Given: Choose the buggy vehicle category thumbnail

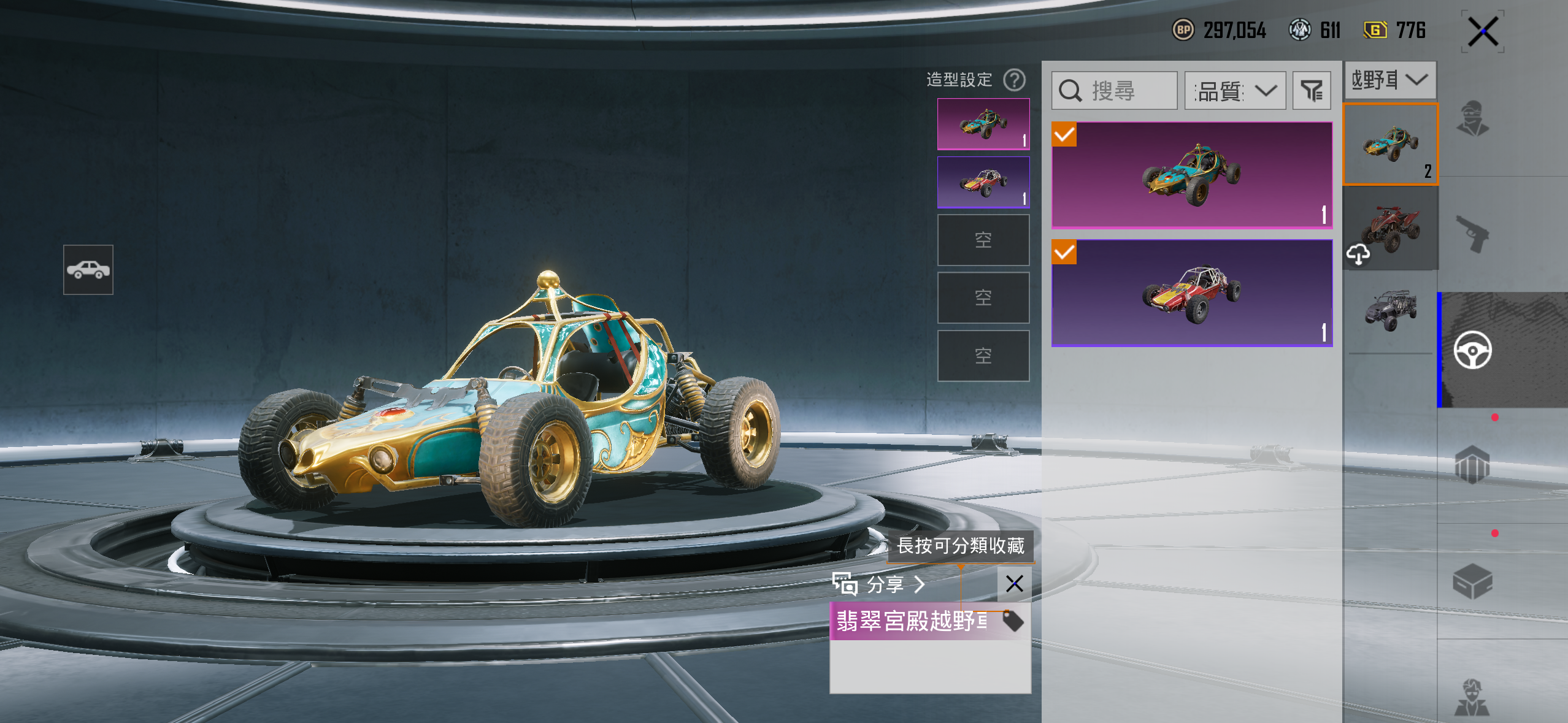Looking at the screenshot, I should point(1390,144).
